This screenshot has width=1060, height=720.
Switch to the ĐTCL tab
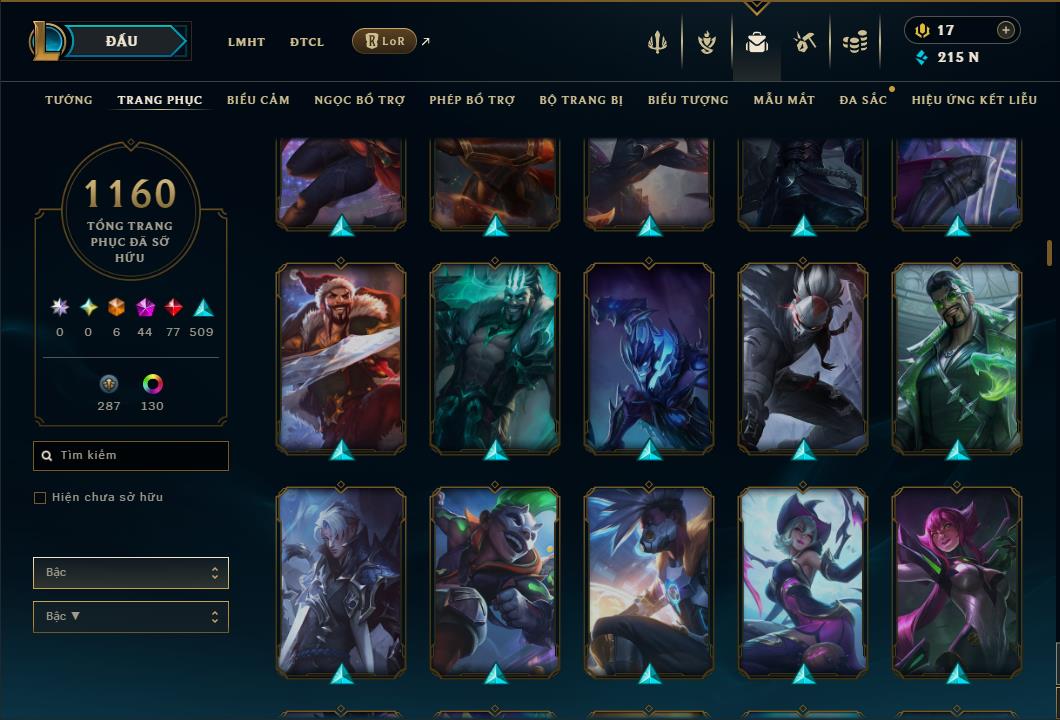point(307,42)
